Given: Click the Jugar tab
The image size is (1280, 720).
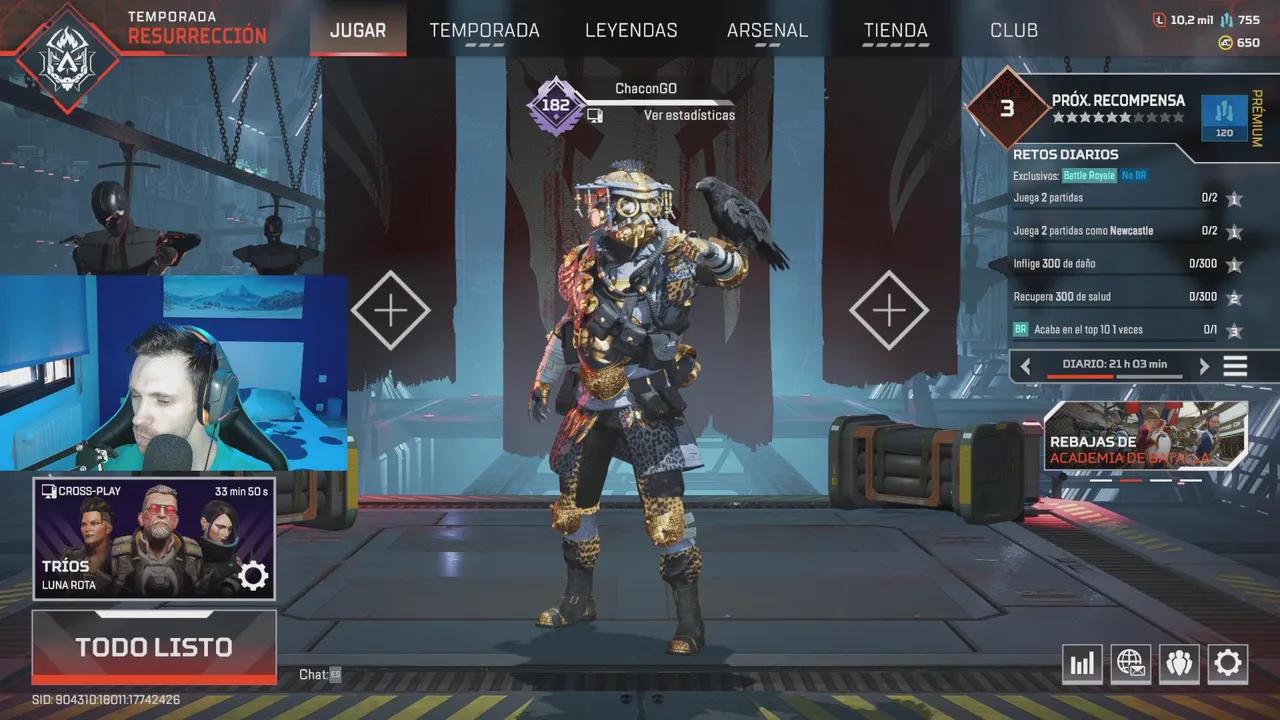Looking at the screenshot, I should tap(357, 30).
